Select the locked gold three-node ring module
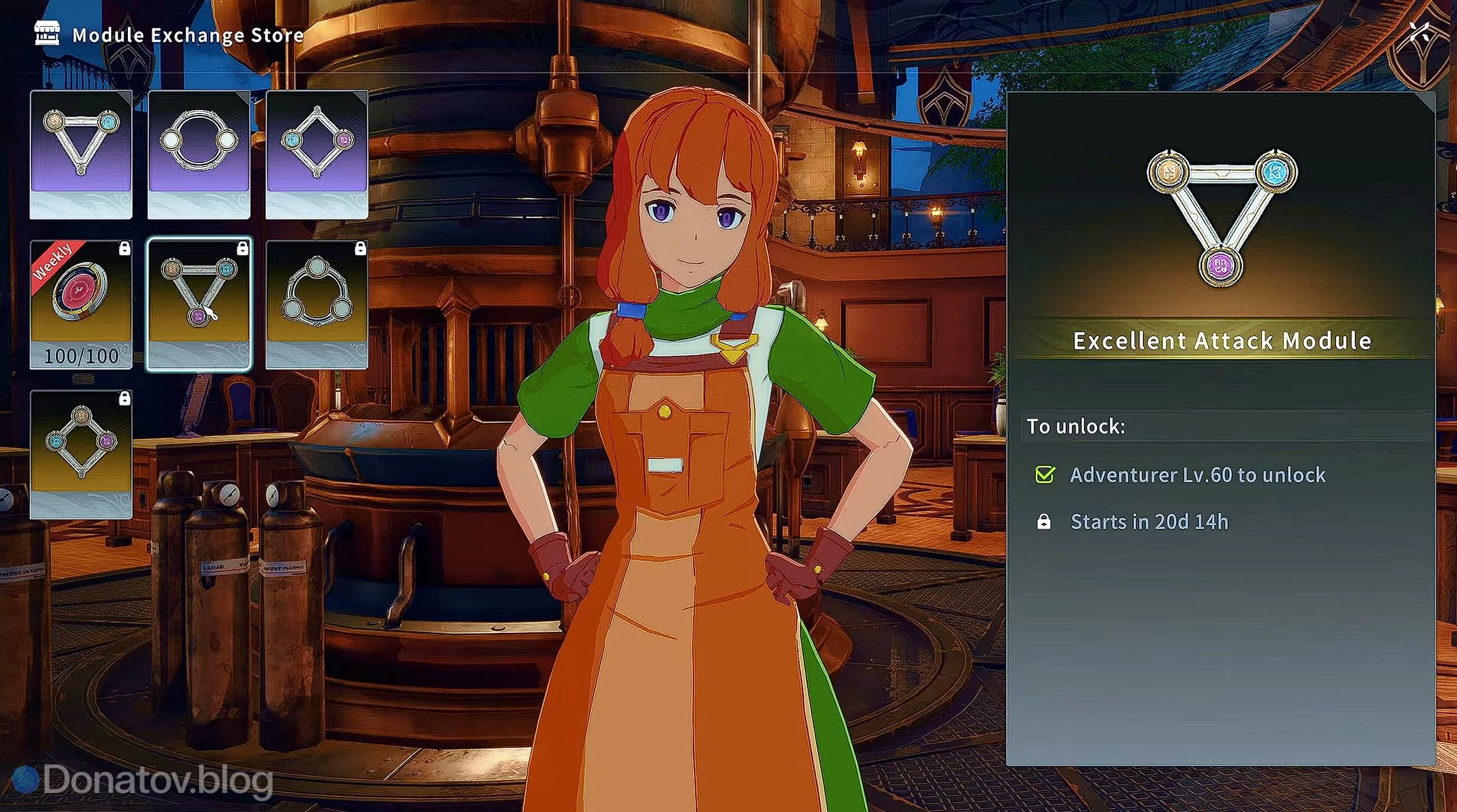 (317, 304)
